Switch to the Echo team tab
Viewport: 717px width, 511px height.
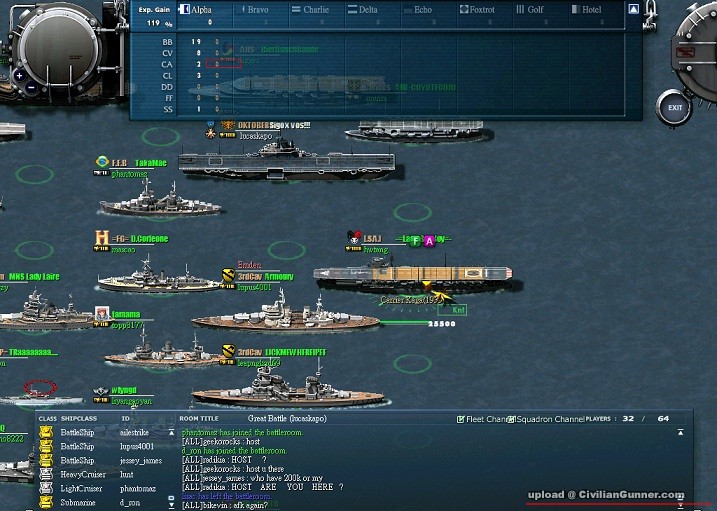pos(422,9)
